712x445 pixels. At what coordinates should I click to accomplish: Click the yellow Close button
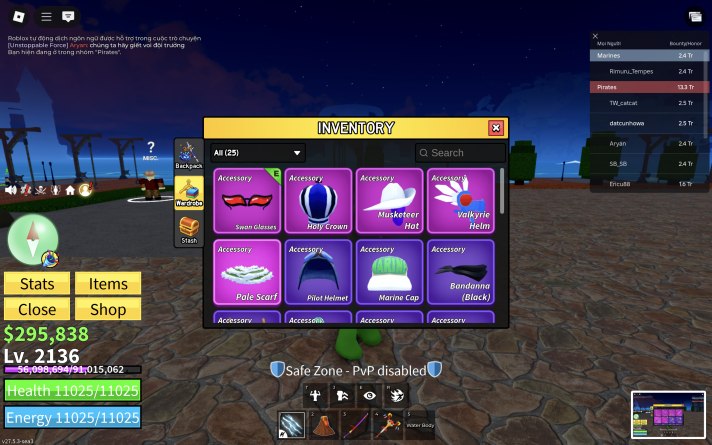pos(37,309)
